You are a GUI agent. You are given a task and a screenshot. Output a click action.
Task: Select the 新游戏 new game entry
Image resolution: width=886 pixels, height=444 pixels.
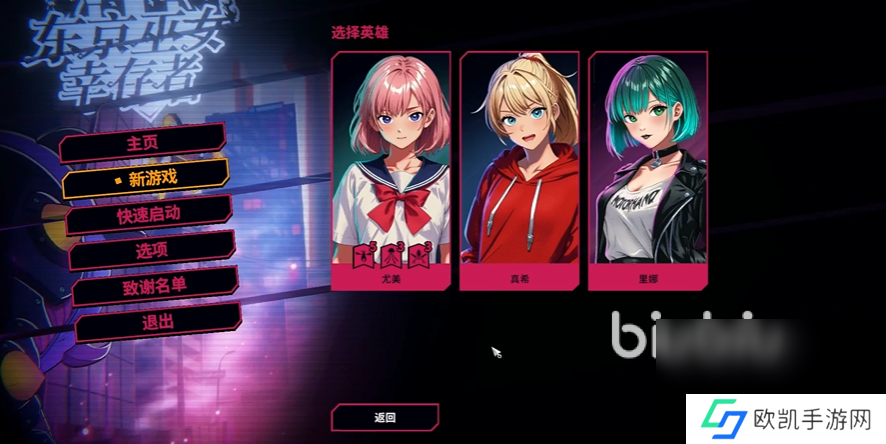coord(146,178)
